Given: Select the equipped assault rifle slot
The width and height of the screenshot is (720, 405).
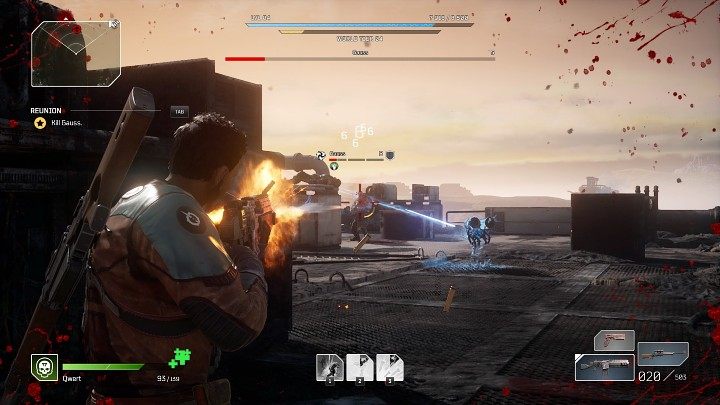Looking at the screenshot, I should 604,367.
